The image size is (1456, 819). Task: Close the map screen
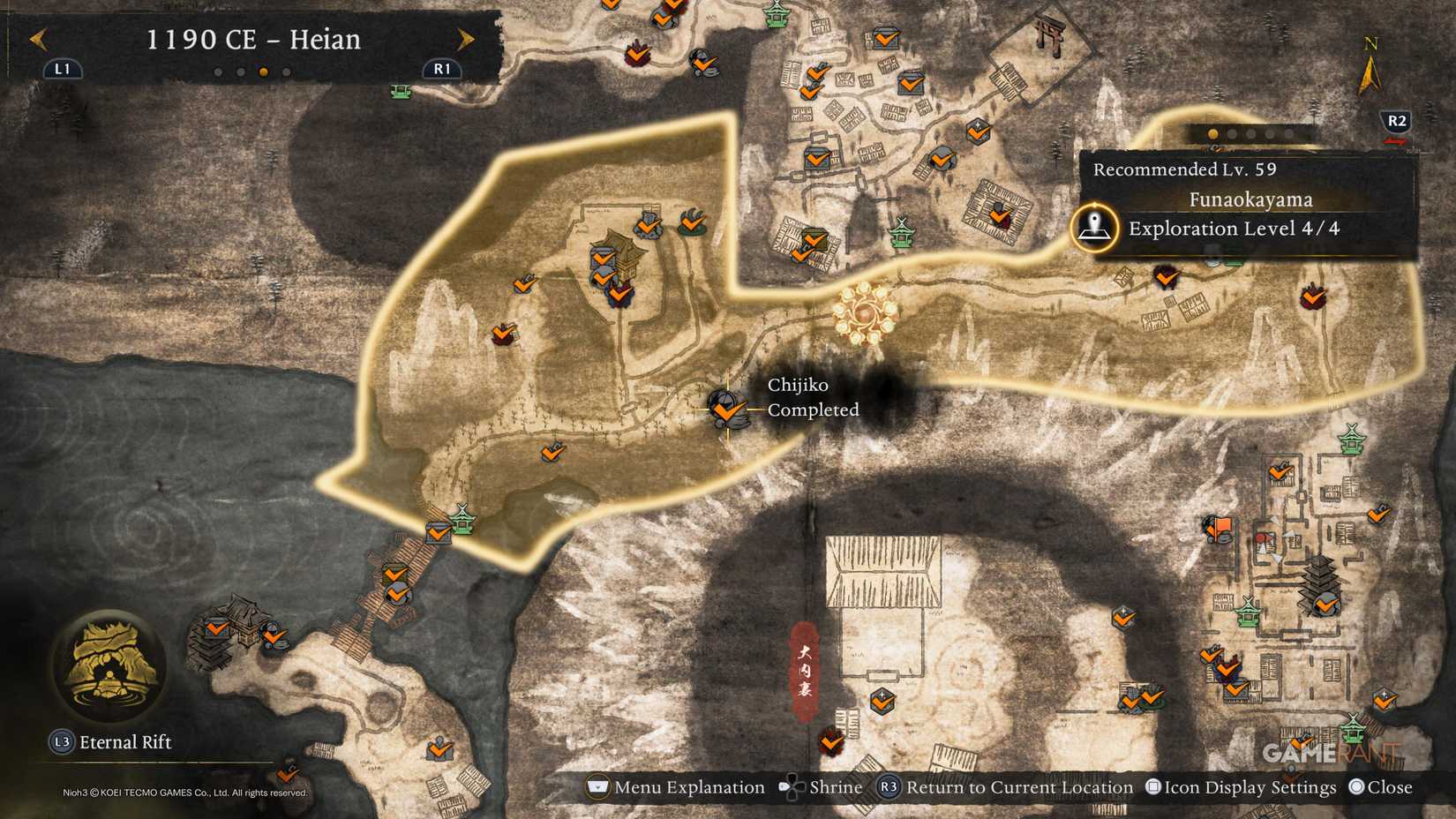[1356, 786]
